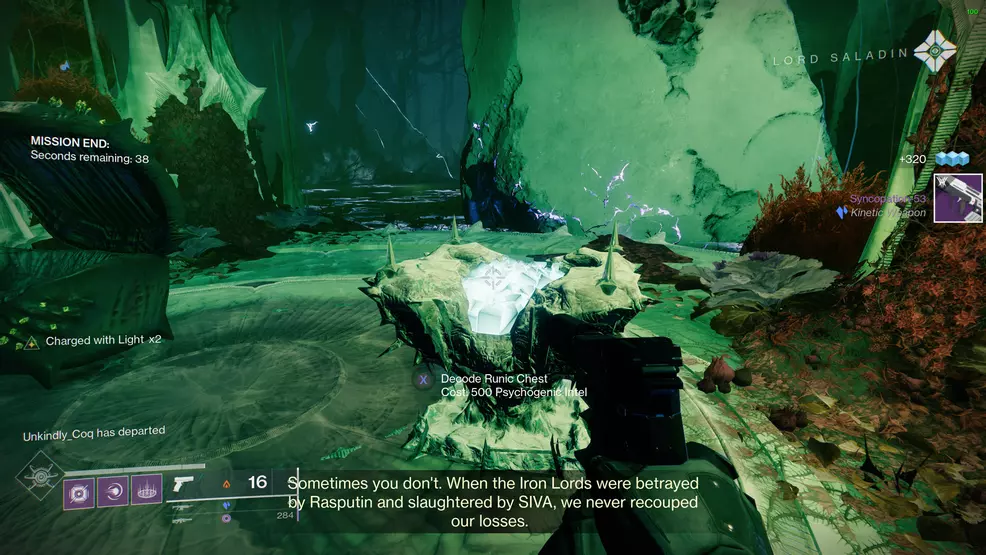The image size is (986, 555).
Task: Select the Charged with Light buff icon
Action: (x=32, y=342)
